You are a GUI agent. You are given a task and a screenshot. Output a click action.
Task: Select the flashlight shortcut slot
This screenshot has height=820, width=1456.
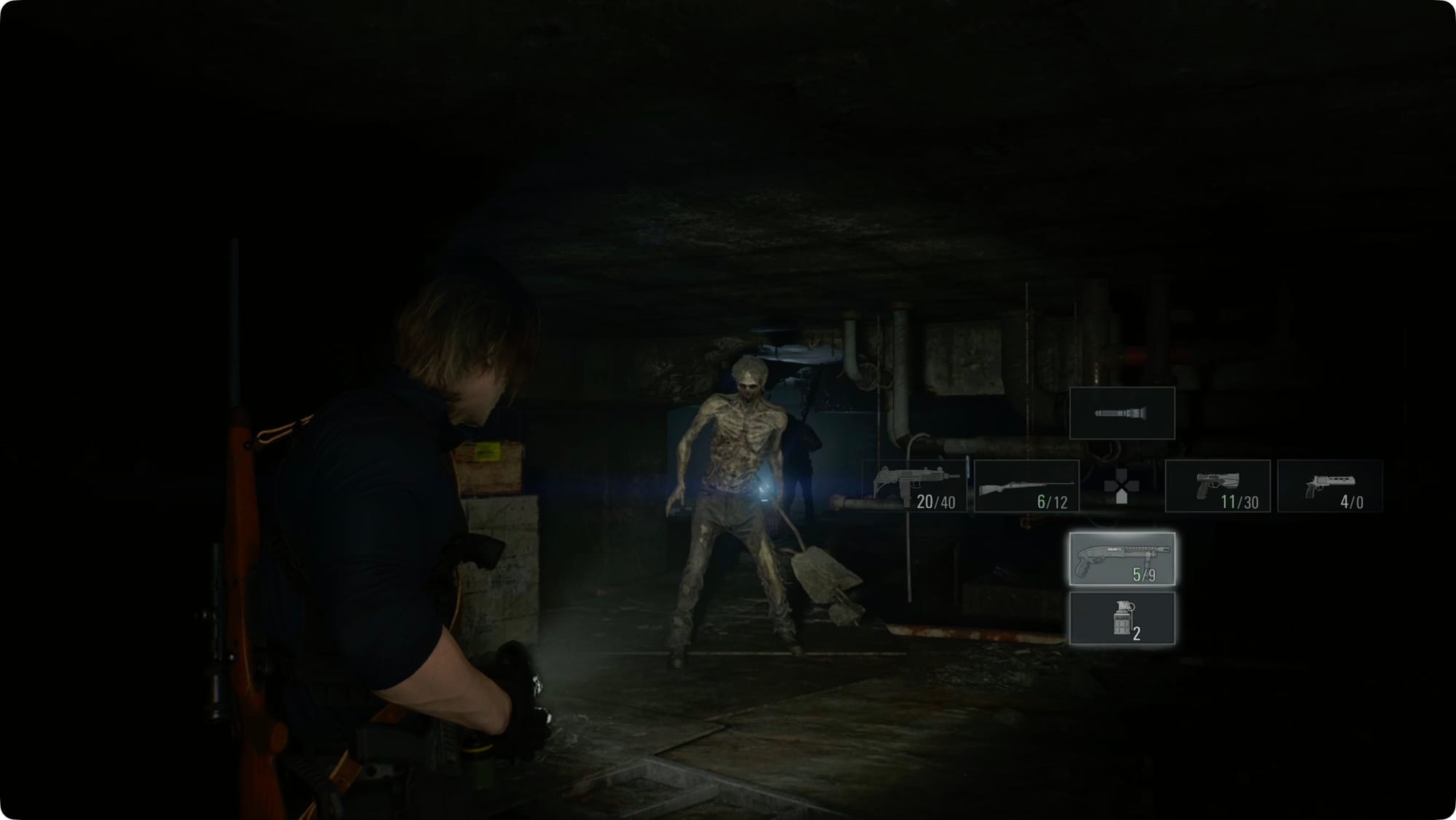tap(1122, 413)
